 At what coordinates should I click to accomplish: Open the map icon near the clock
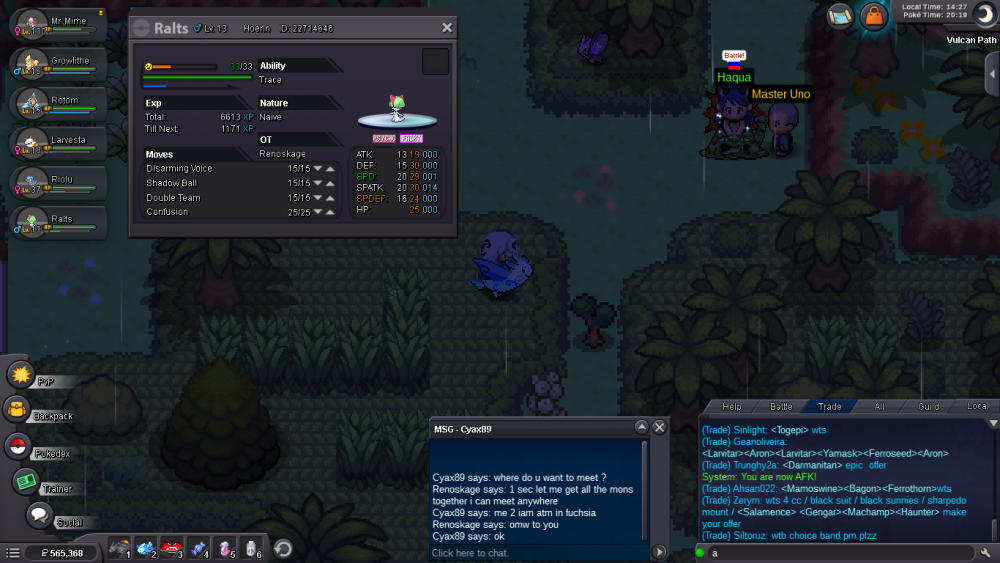pos(840,15)
